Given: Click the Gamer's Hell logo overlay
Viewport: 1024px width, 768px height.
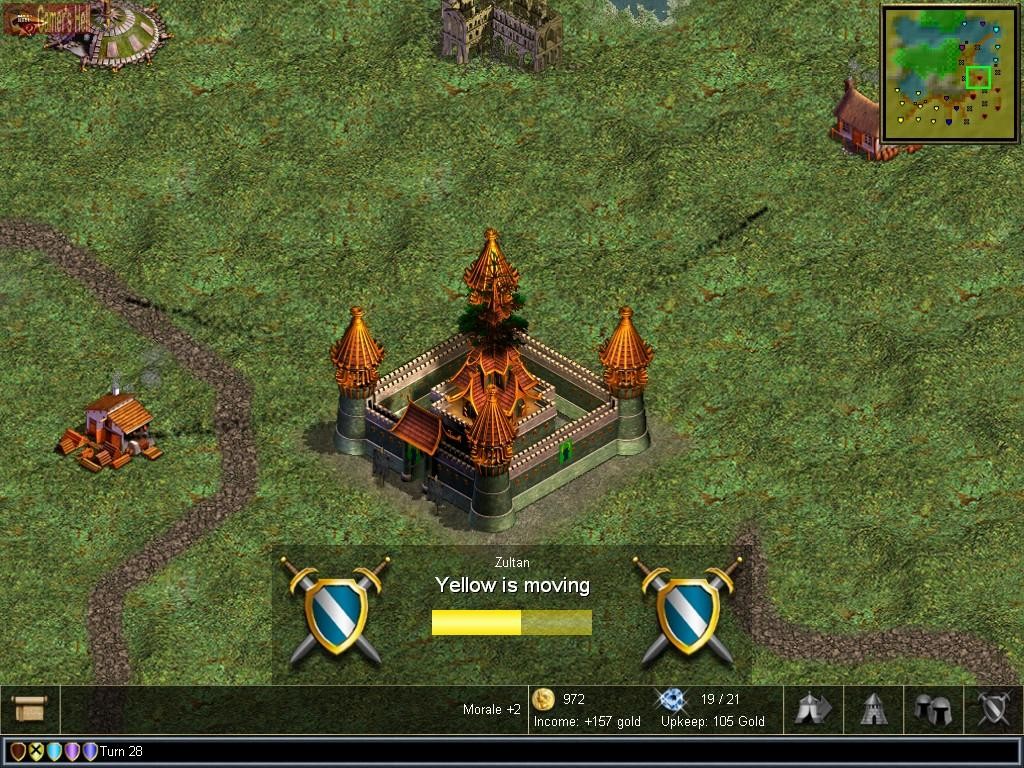Looking at the screenshot, I should [48, 18].
